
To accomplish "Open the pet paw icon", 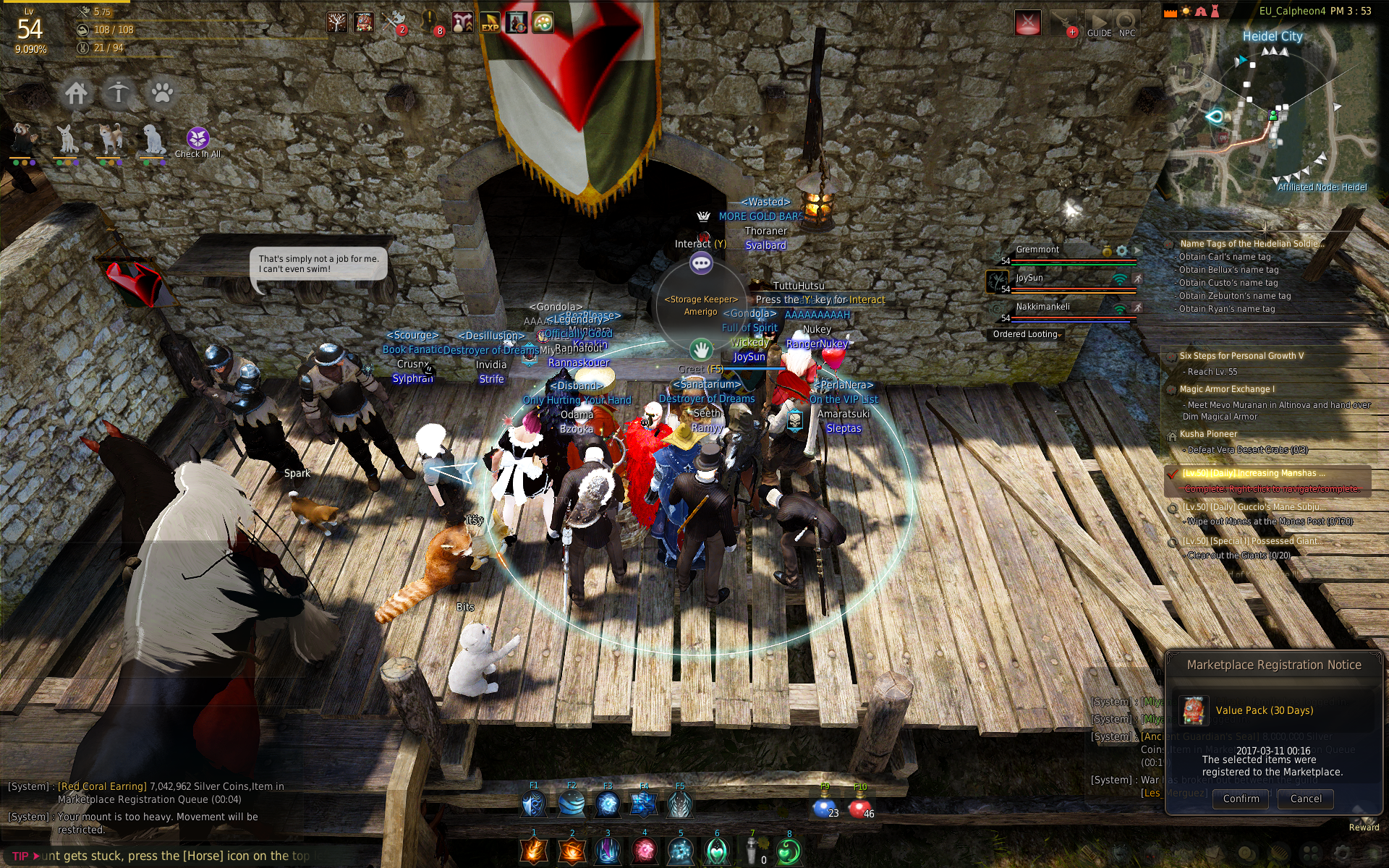I will point(161,93).
